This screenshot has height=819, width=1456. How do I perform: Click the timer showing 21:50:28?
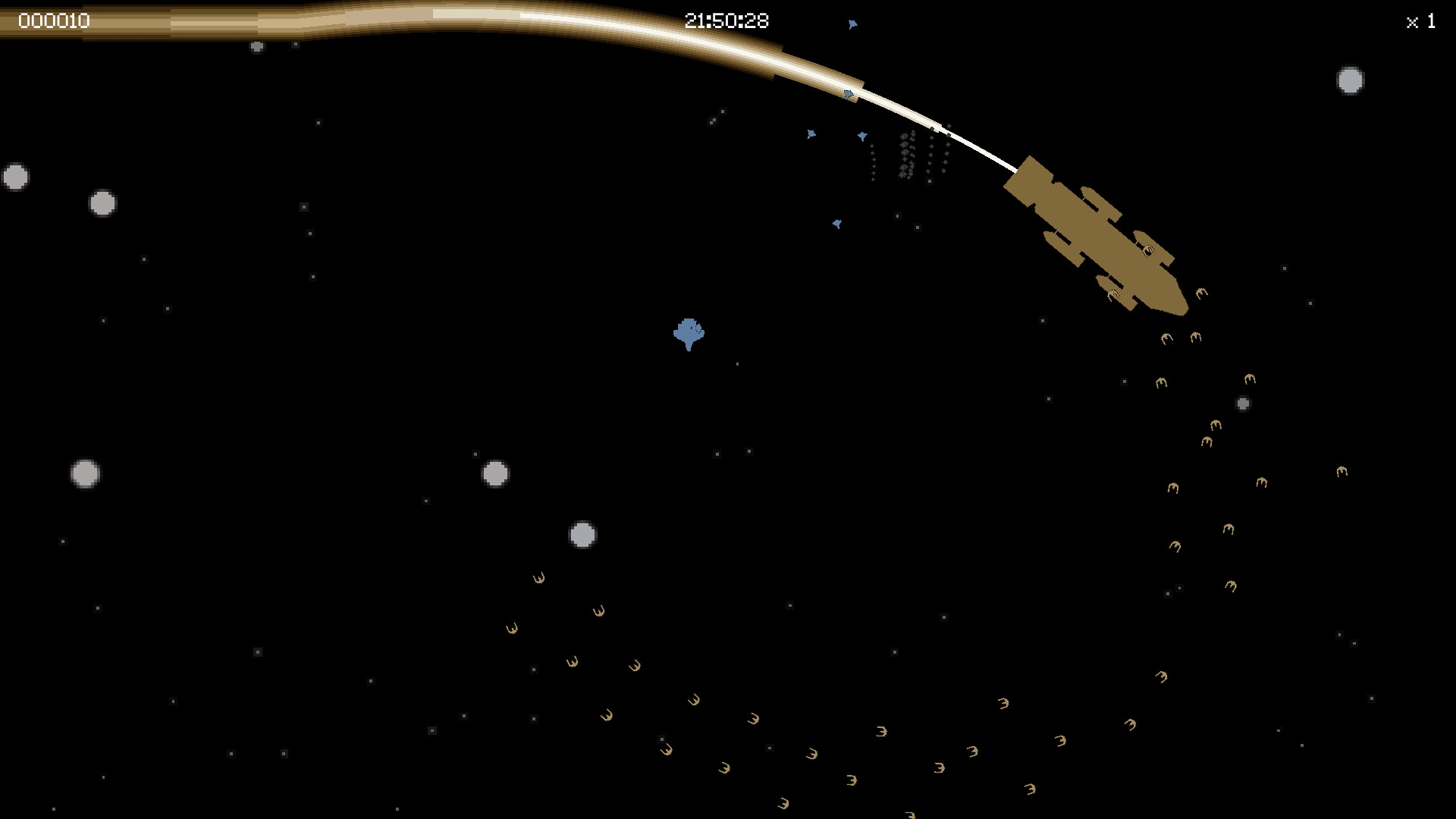726,20
